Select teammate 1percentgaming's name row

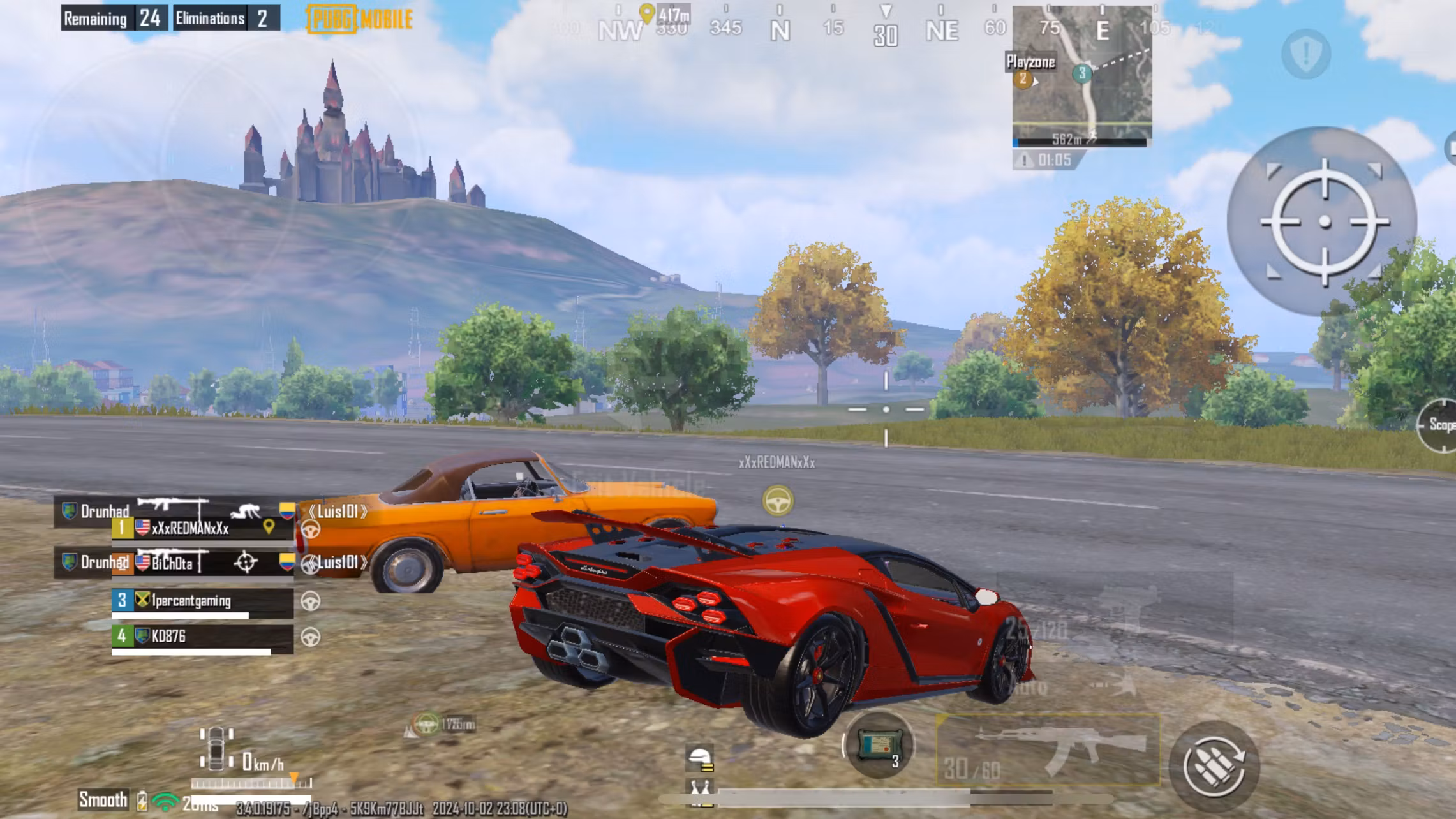(191, 601)
